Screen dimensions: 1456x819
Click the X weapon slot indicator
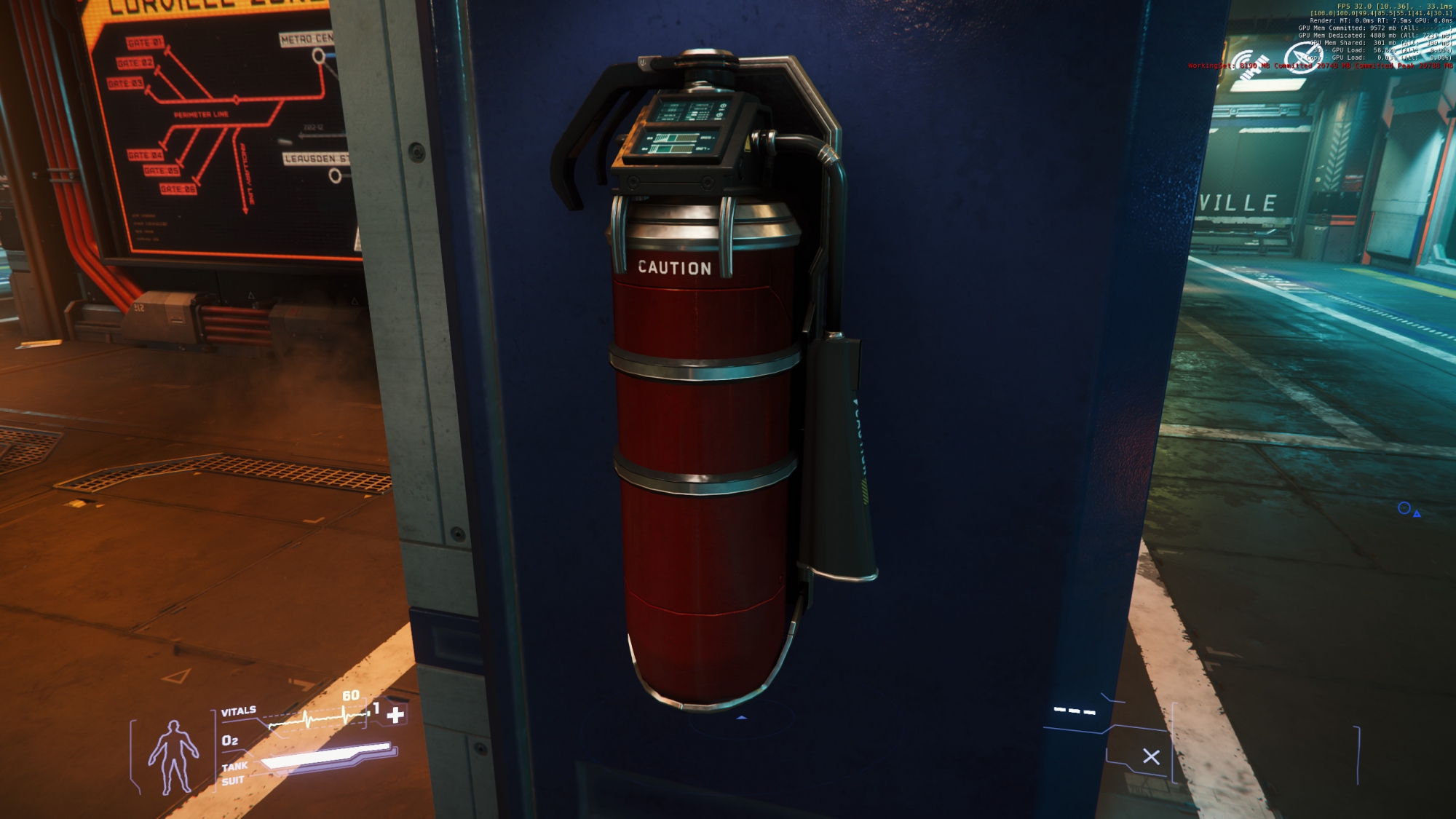(1151, 757)
